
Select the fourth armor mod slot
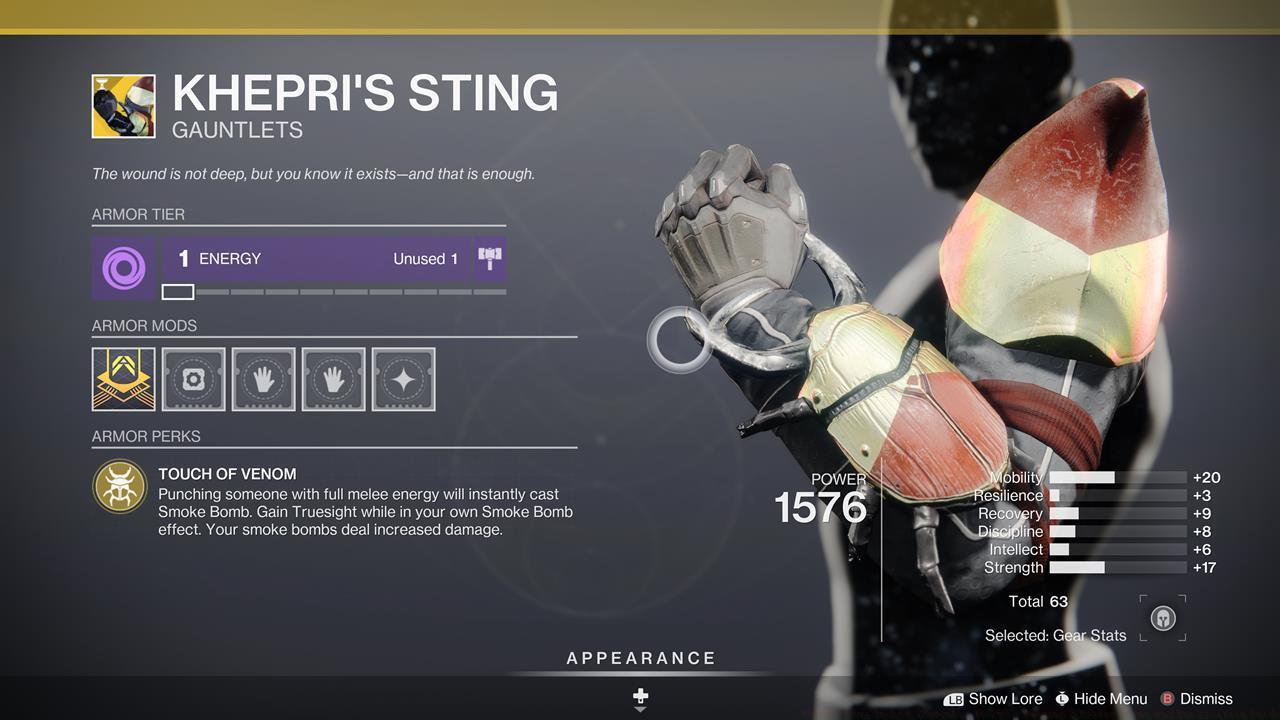(333, 378)
